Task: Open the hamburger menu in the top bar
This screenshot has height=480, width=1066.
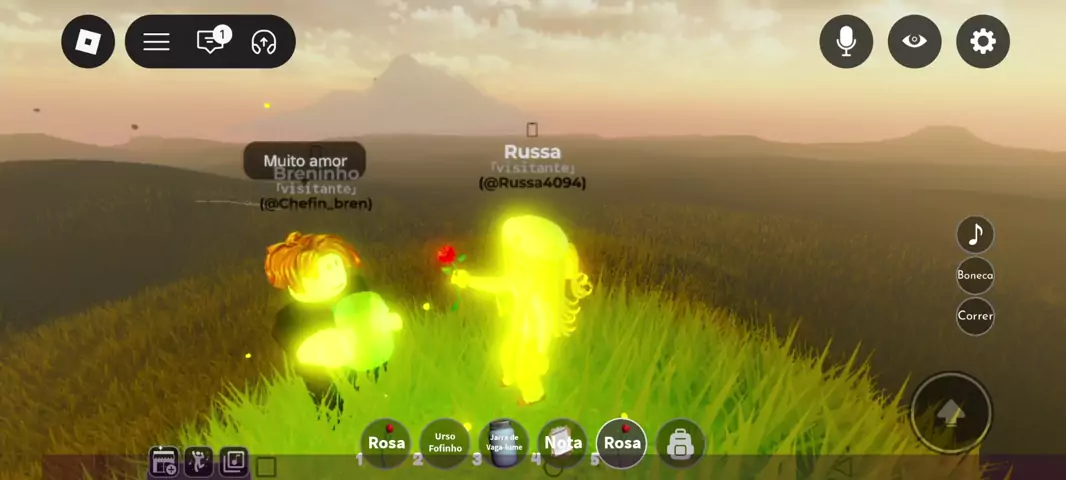Action: click(x=156, y=42)
